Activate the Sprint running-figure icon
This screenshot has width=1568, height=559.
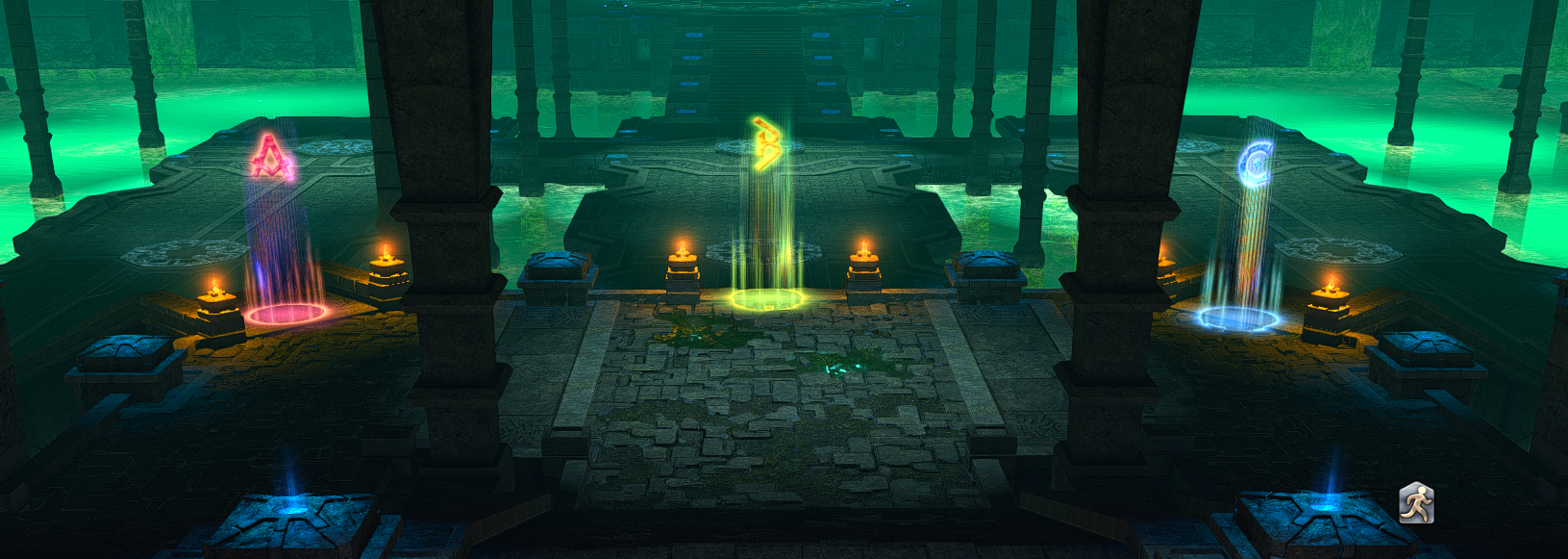[1415, 503]
